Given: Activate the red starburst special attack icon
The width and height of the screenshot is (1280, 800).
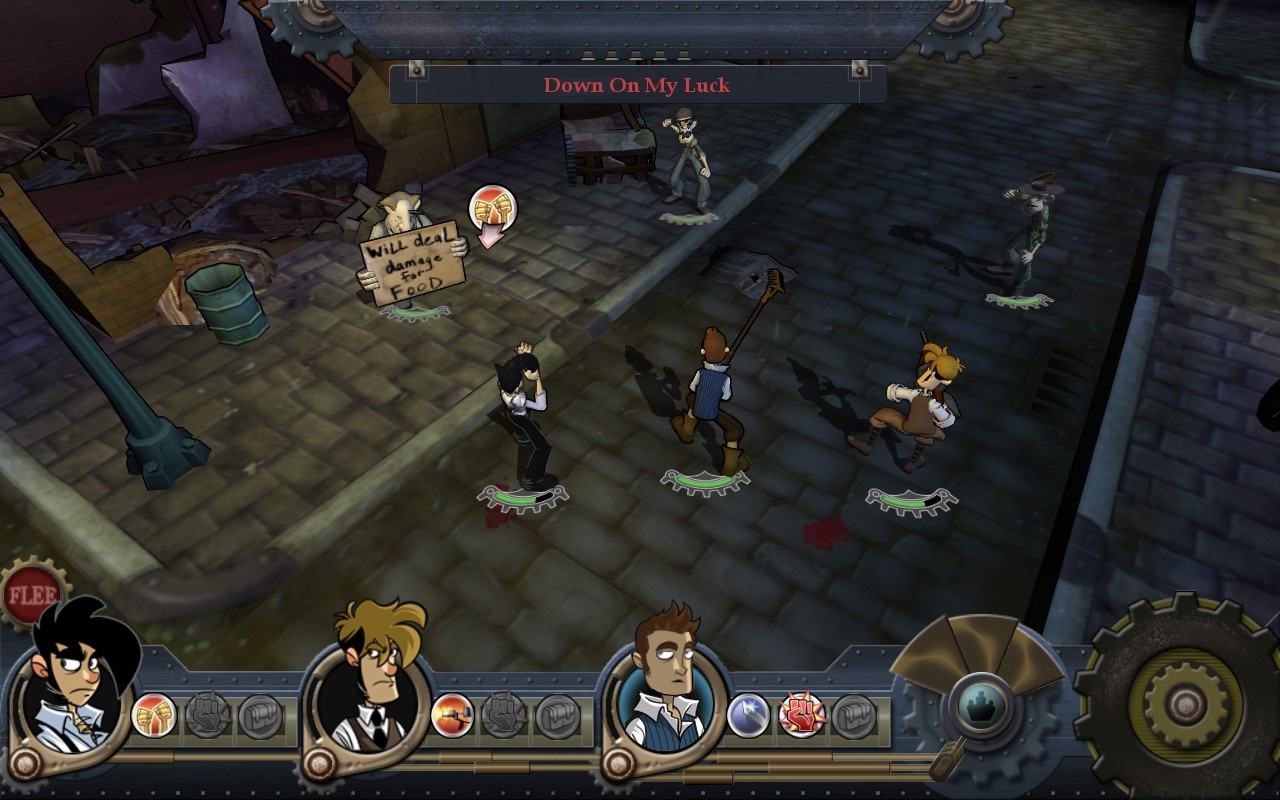Looking at the screenshot, I should click(801, 716).
